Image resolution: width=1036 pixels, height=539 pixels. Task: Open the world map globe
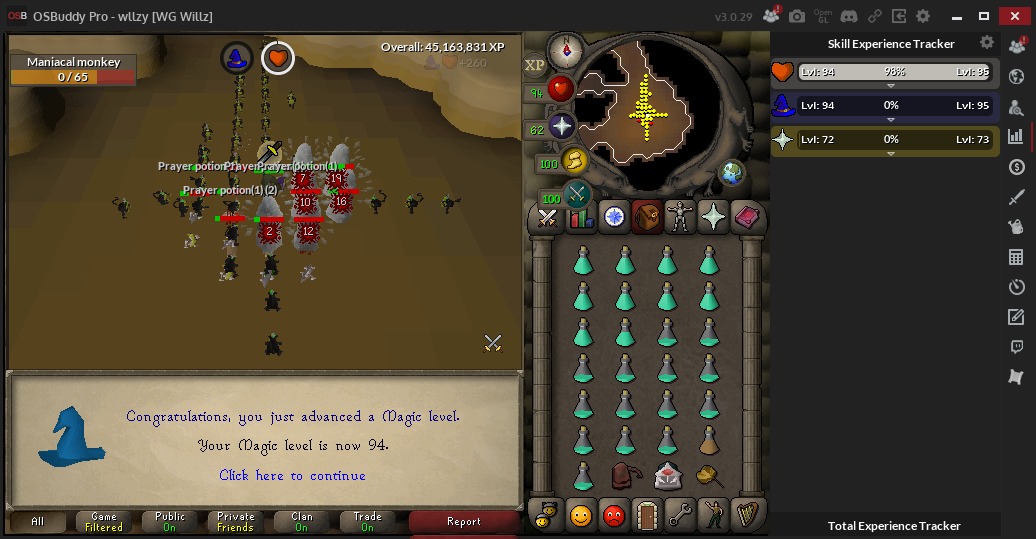(x=732, y=172)
